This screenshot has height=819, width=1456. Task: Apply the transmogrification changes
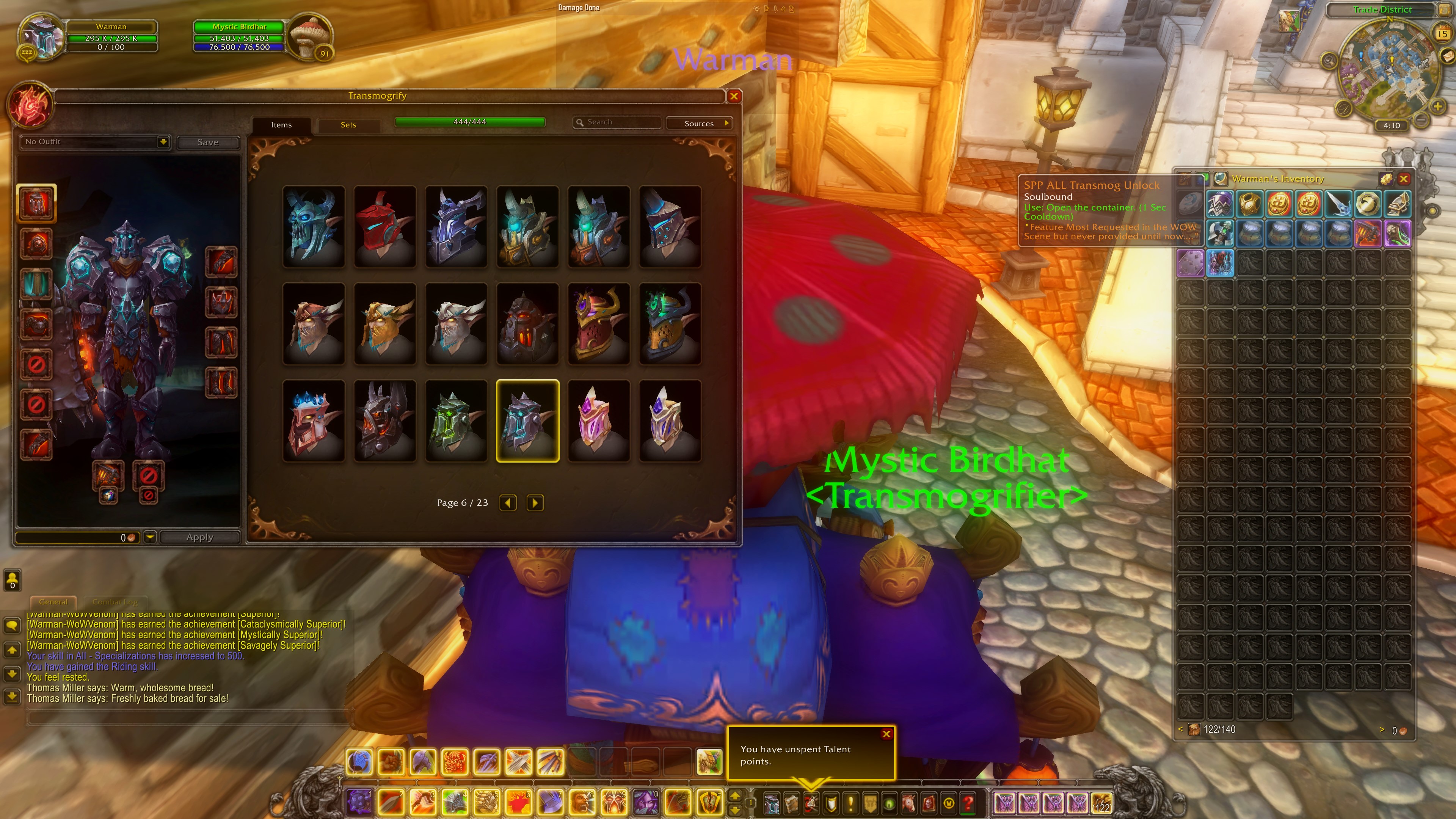pos(199,537)
